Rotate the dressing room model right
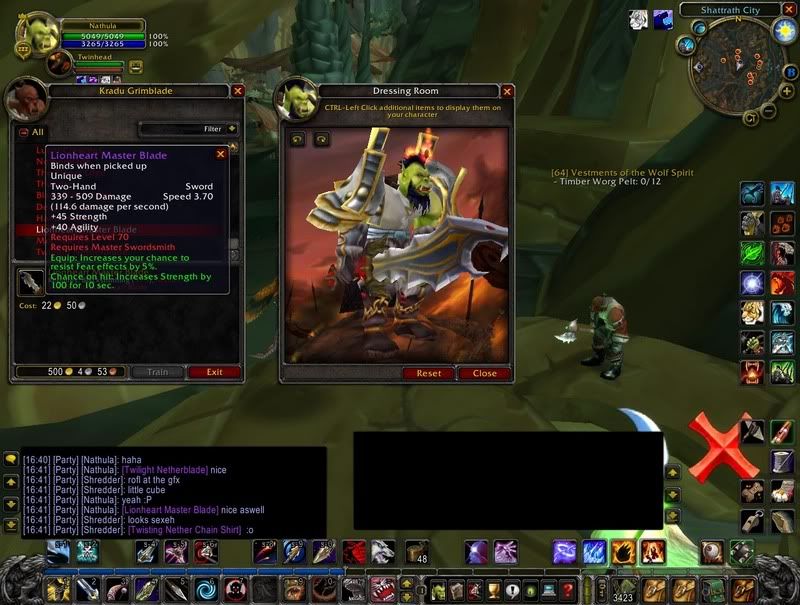Image resolution: width=800 pixels, height=605 pixels. tap(321, 140)
